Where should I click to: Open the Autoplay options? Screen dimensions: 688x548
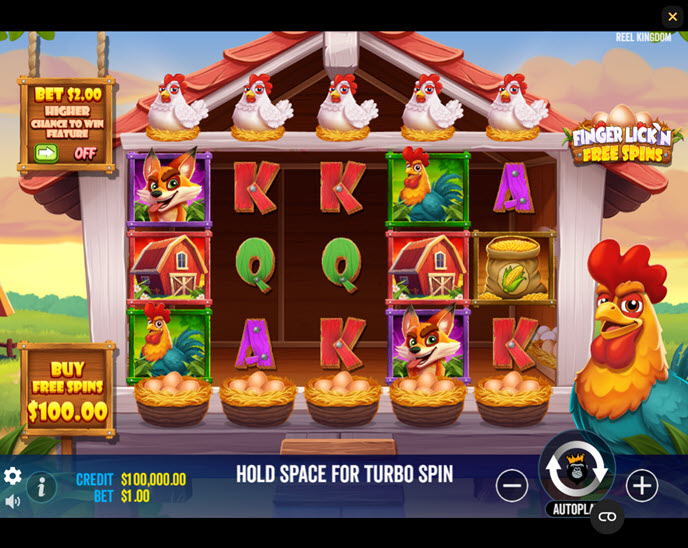click(x=567, y=509)
